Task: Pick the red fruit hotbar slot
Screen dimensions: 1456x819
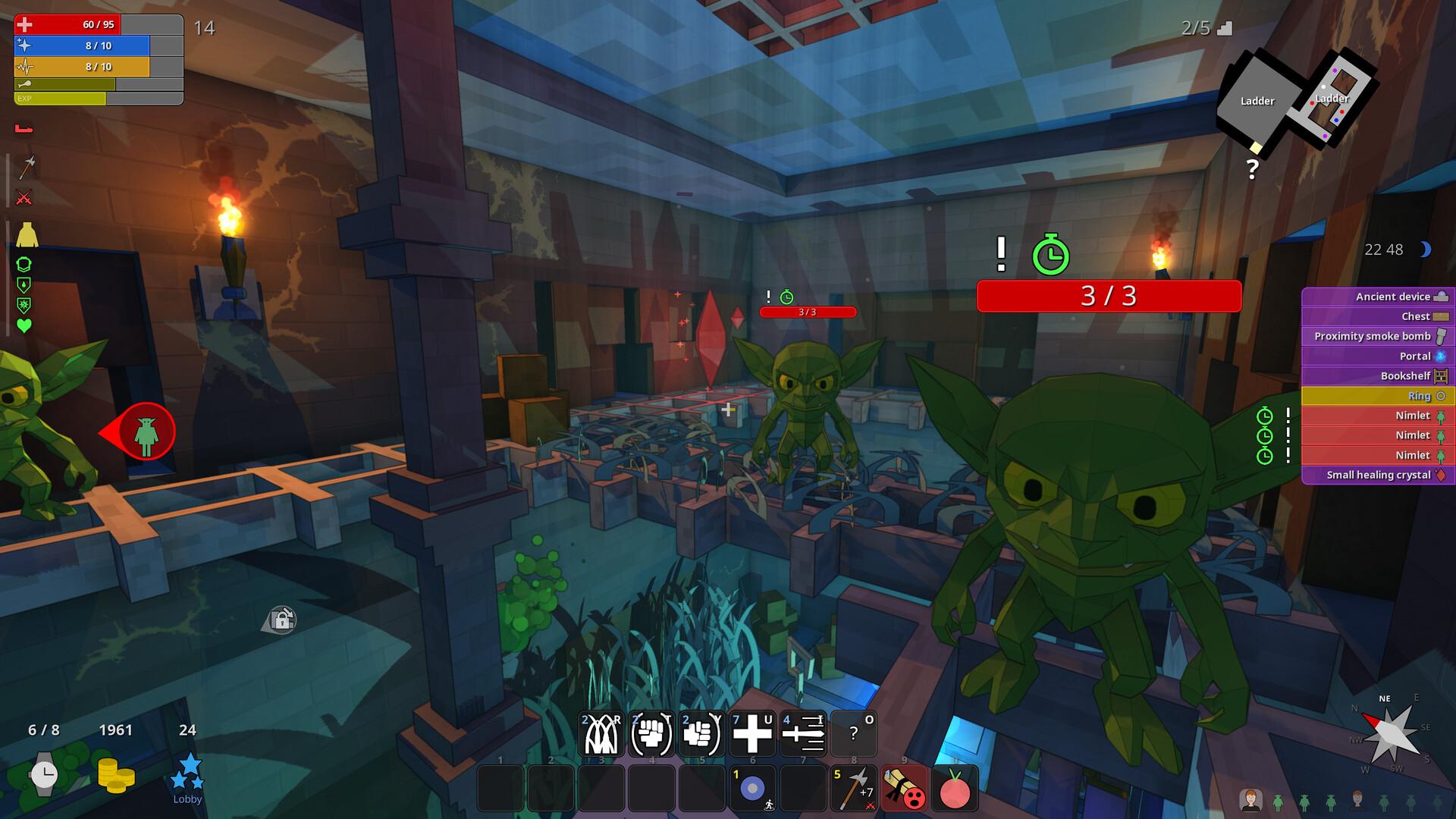Action: 955,788
